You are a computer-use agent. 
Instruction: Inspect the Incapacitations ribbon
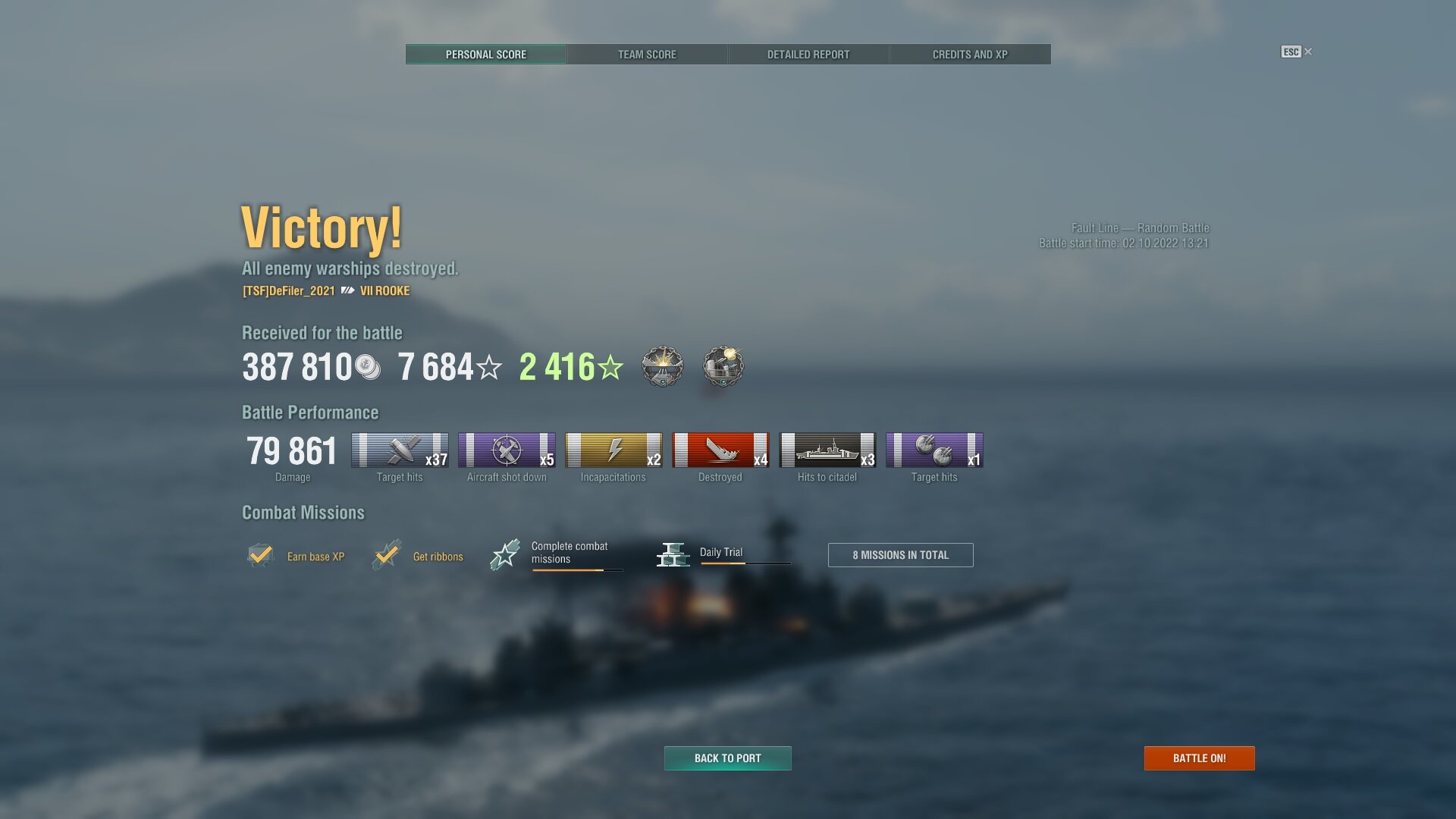(613, 450)
